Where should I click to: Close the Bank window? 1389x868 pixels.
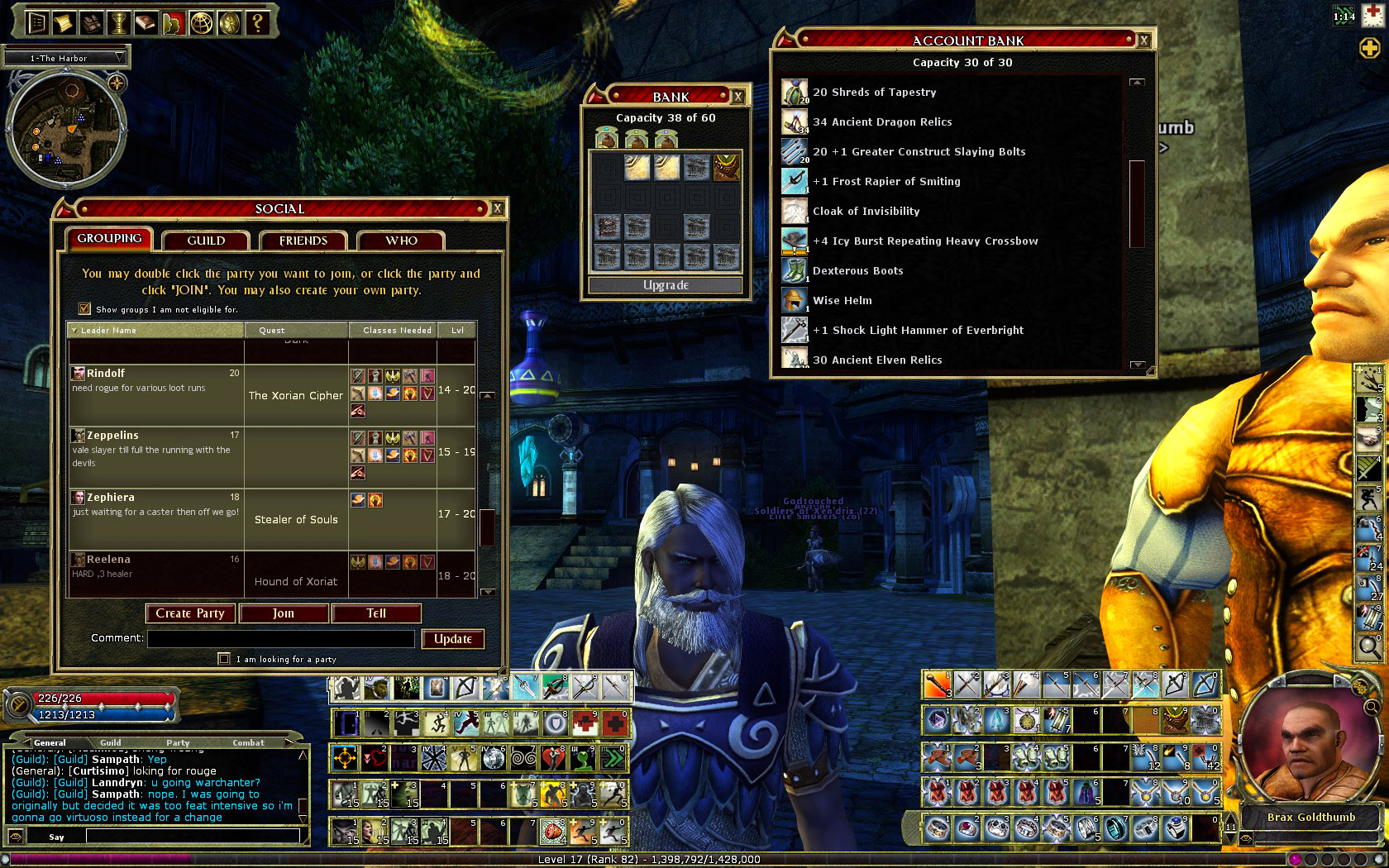[738, 97]
